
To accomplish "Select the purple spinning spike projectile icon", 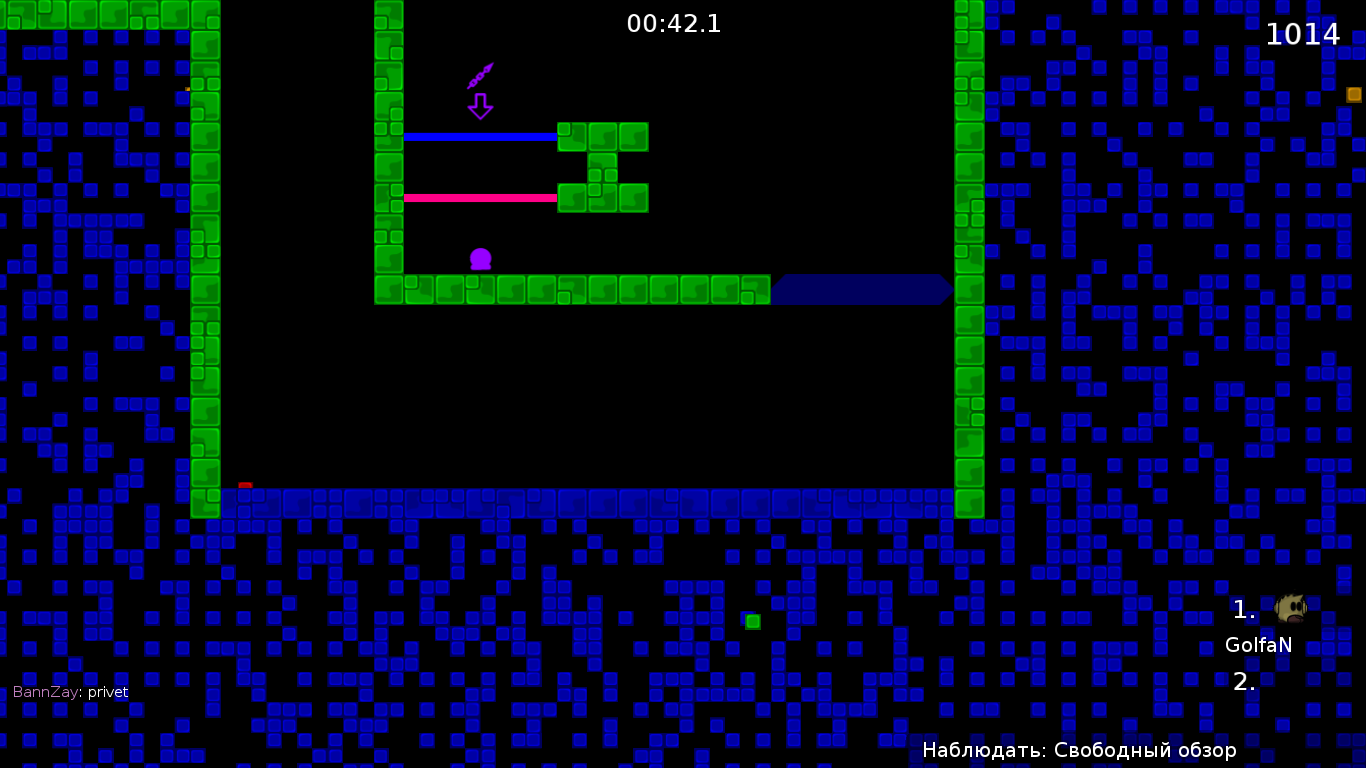I will [x=481, y=73].
